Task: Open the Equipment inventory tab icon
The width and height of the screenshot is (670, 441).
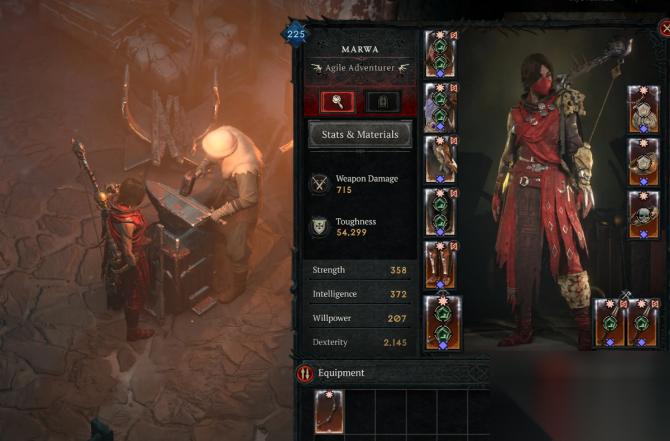Action: tap(305, 374)
